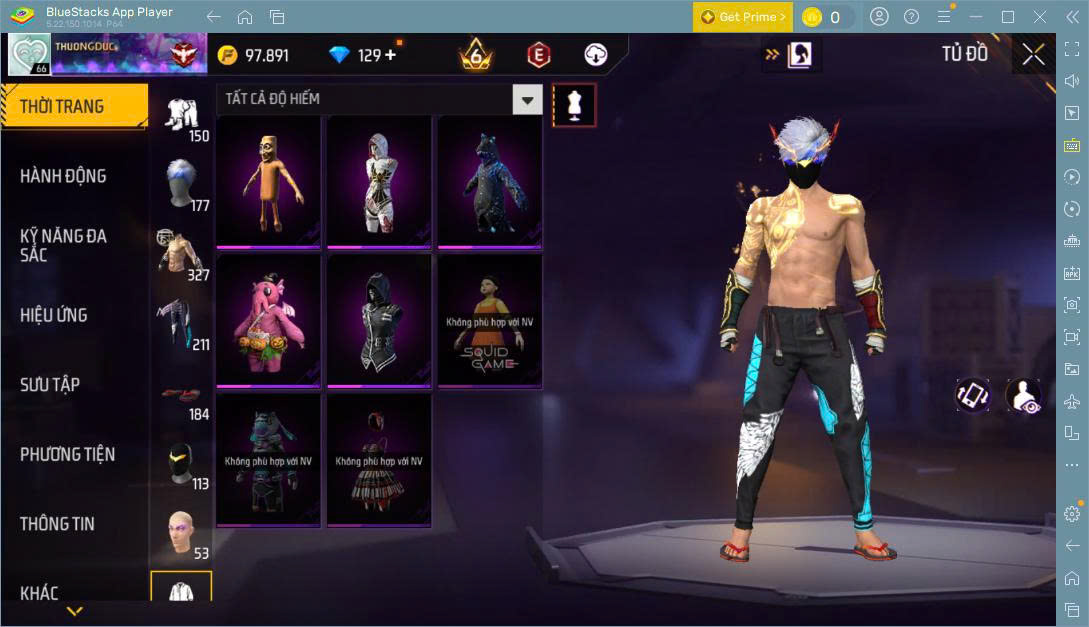Open the shoes category with 184 items
This screenshot has height=627, width=1089.
coord(180,393)
